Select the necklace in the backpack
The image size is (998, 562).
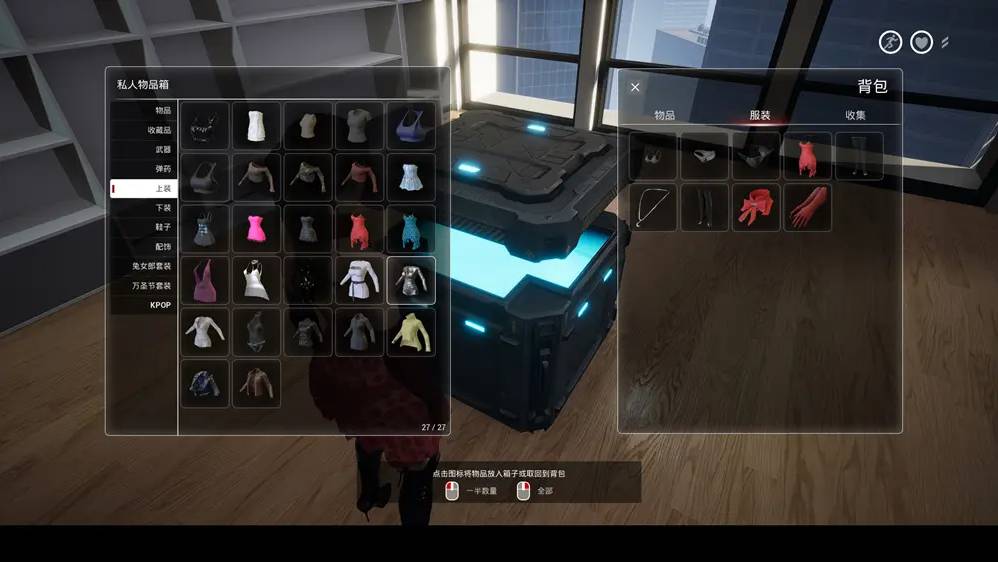click(x=653, y=207)
